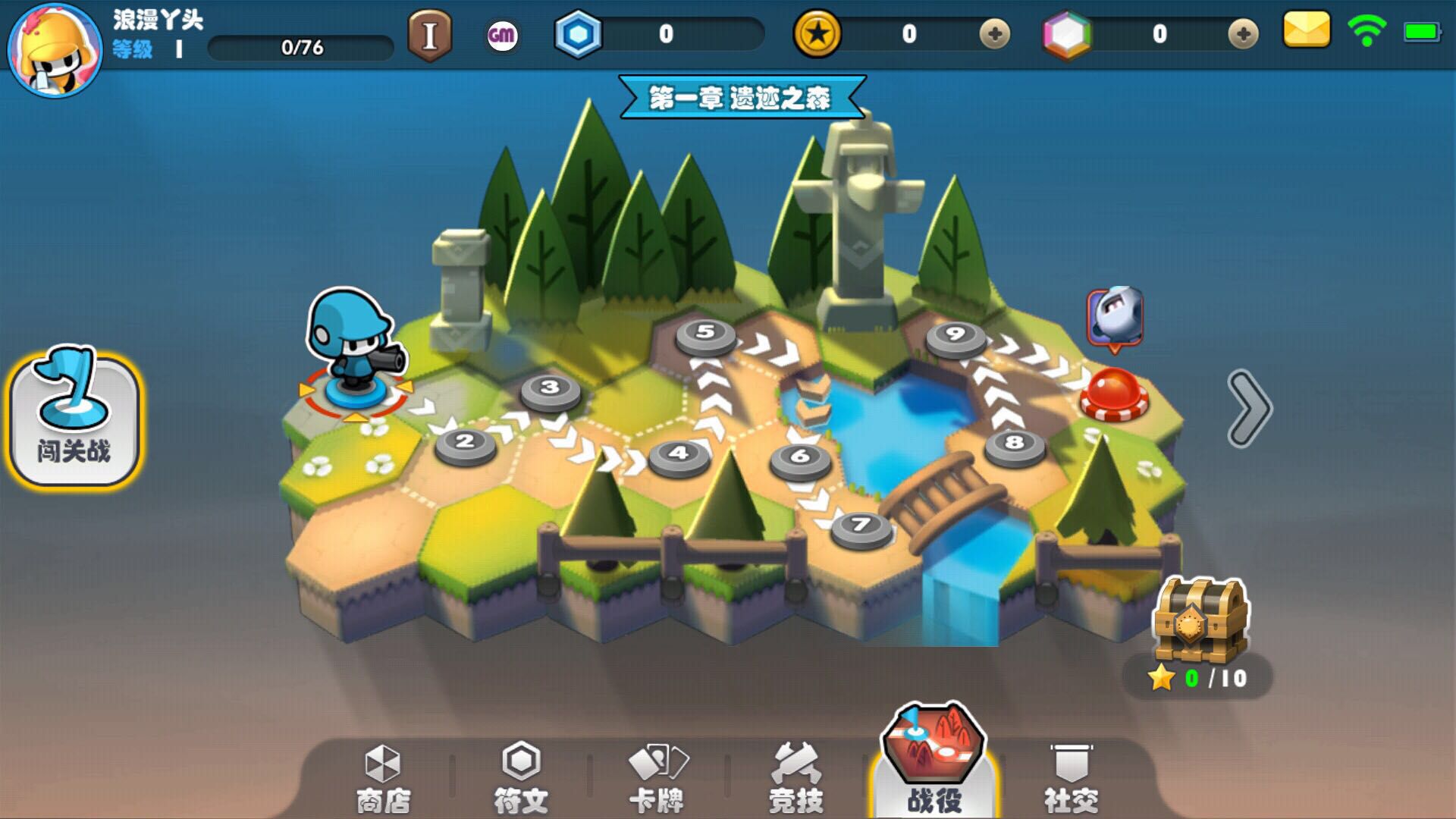The height and width of the screenshot is (819, 1456).
Task: Select level node 7 on map
Action: point(861,526)
